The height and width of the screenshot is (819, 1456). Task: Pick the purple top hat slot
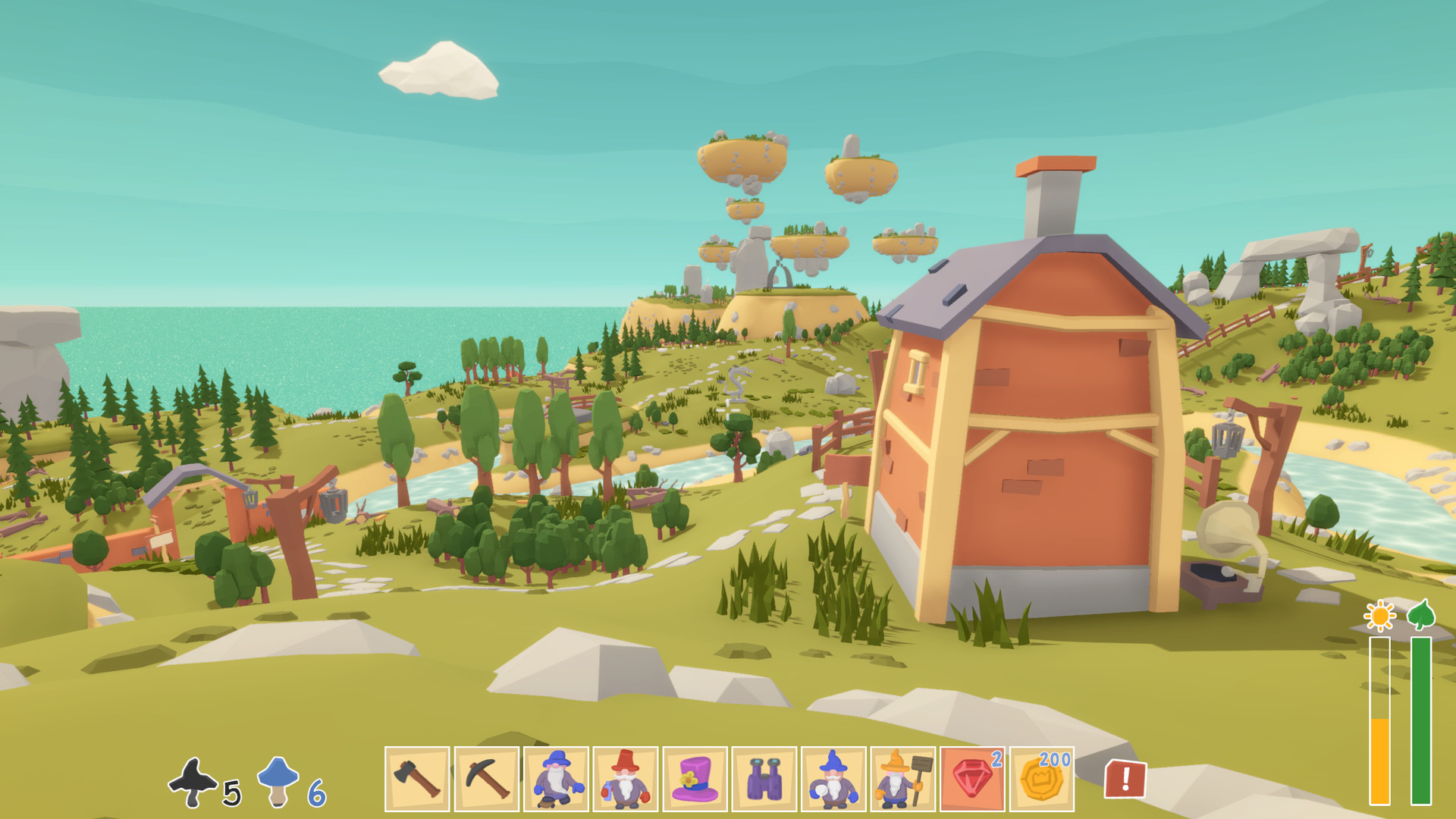[695, 779]
